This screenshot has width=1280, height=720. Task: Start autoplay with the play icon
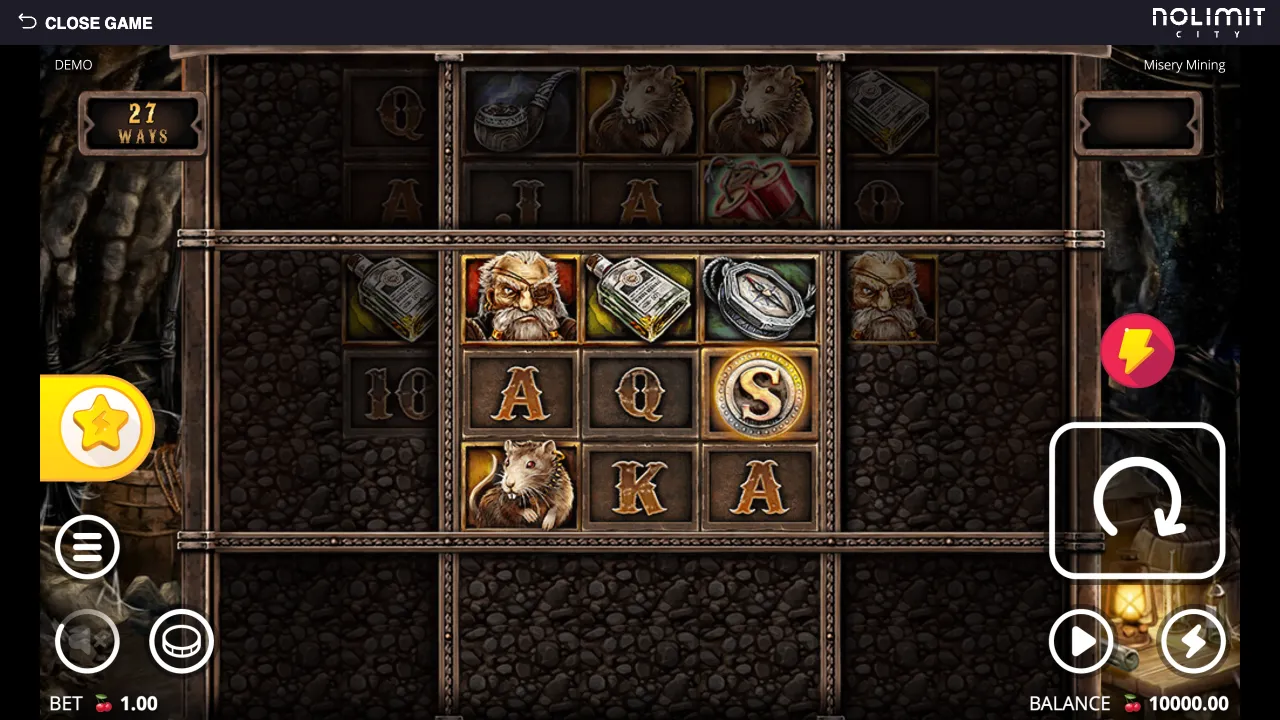[1080, 641]
